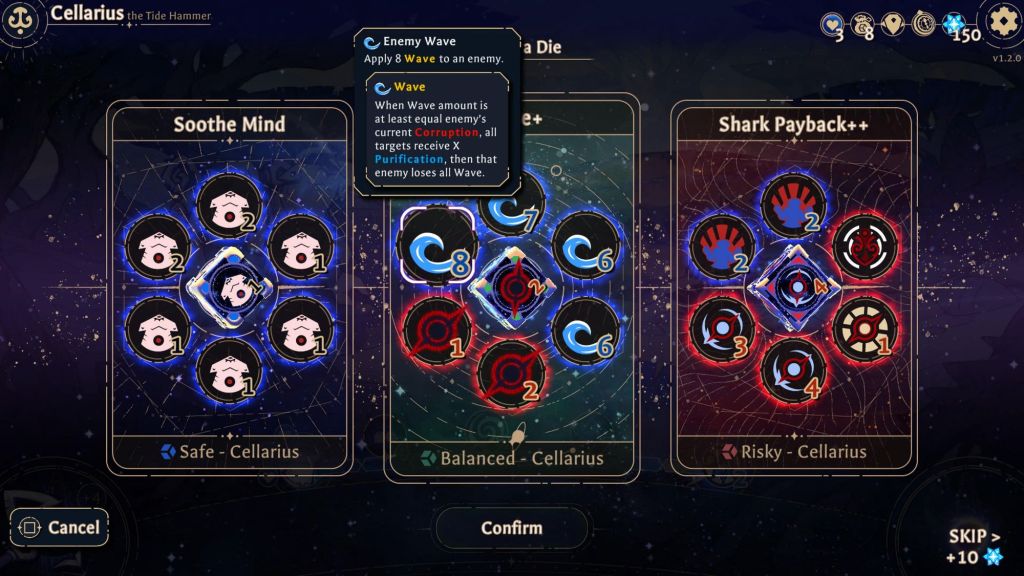Inspect the Enemy Wave 8 die face
Image resolution: width=1024 pixels, height=576 pixels.
[436, 243]
